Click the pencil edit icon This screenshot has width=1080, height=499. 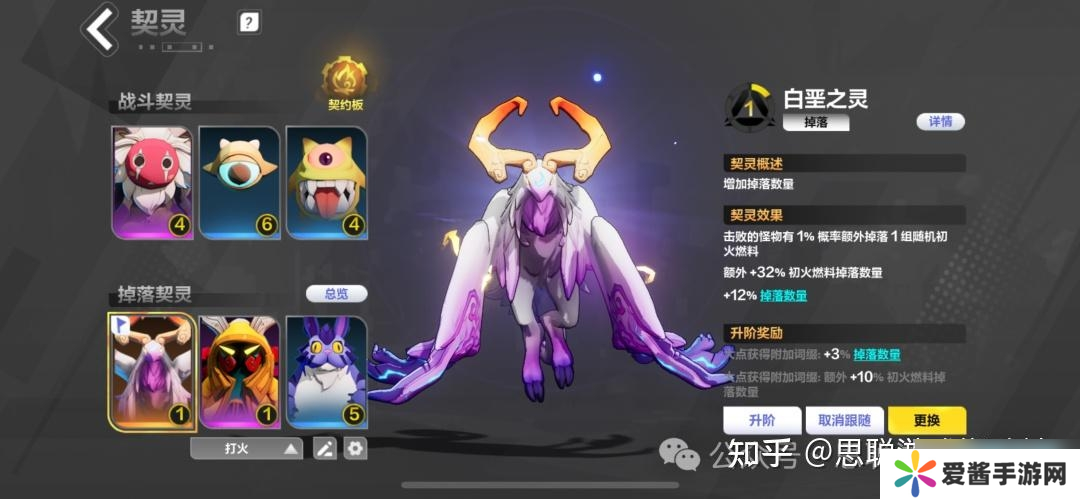325,449
